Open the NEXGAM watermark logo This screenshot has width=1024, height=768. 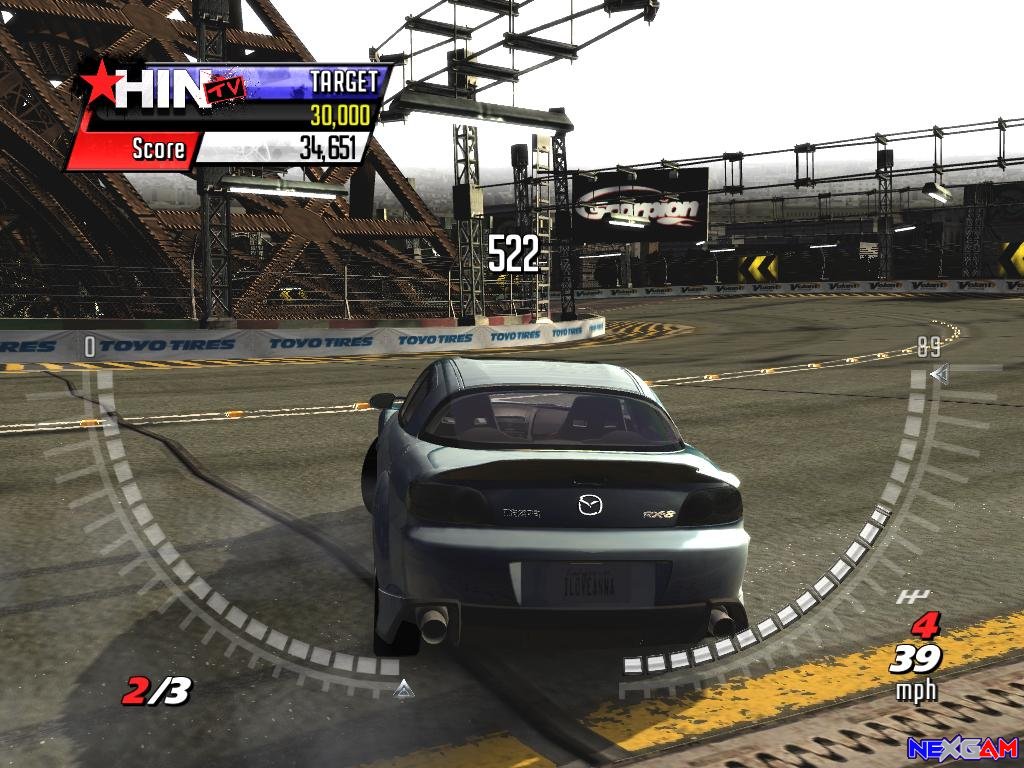click(x=962, y=748)
